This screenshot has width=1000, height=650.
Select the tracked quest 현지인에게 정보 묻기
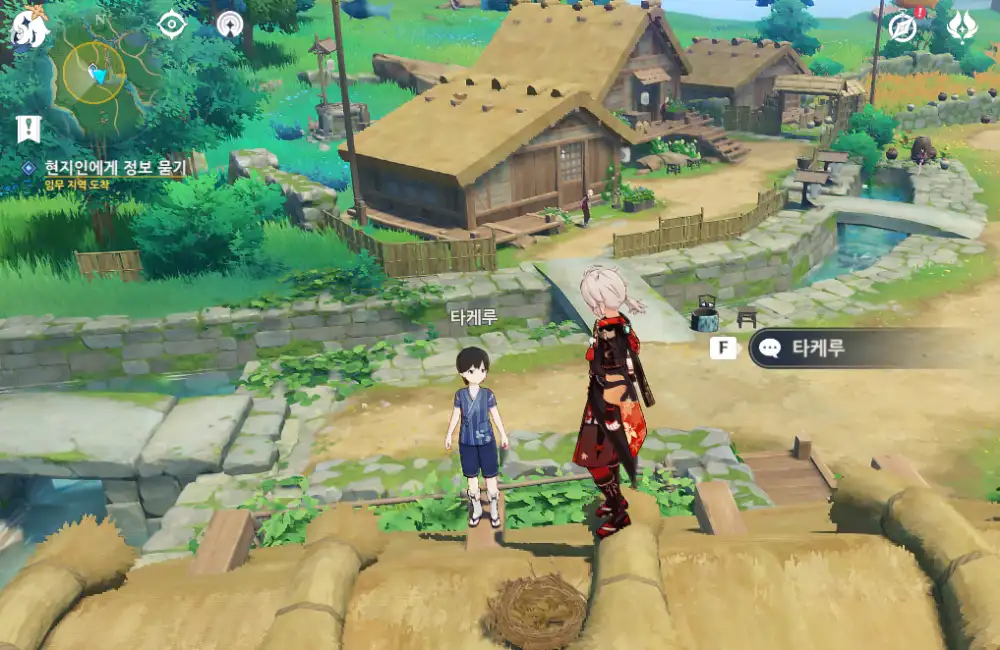[105, 168]
